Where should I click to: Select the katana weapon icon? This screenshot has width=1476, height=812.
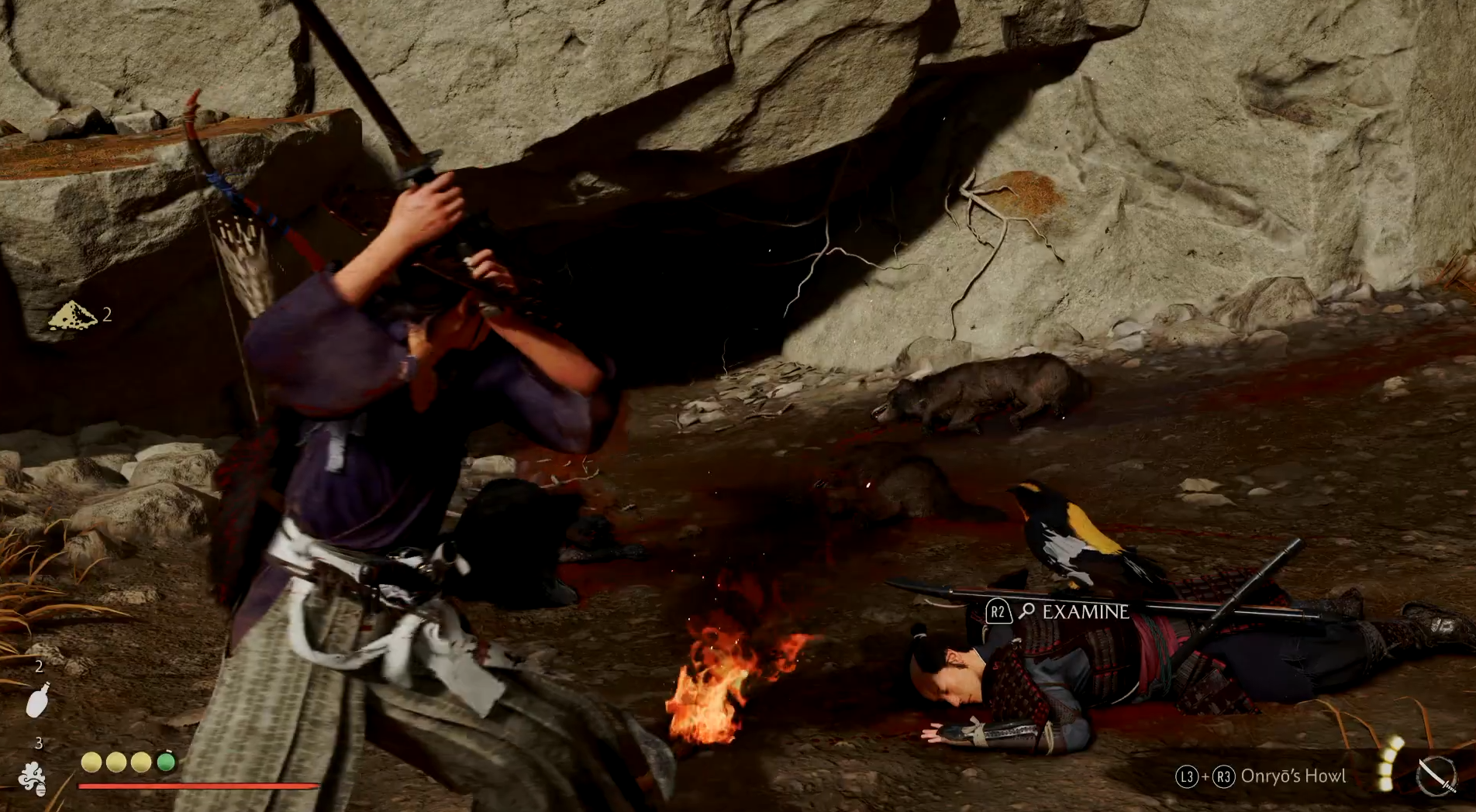click(x=1436, y=776)
